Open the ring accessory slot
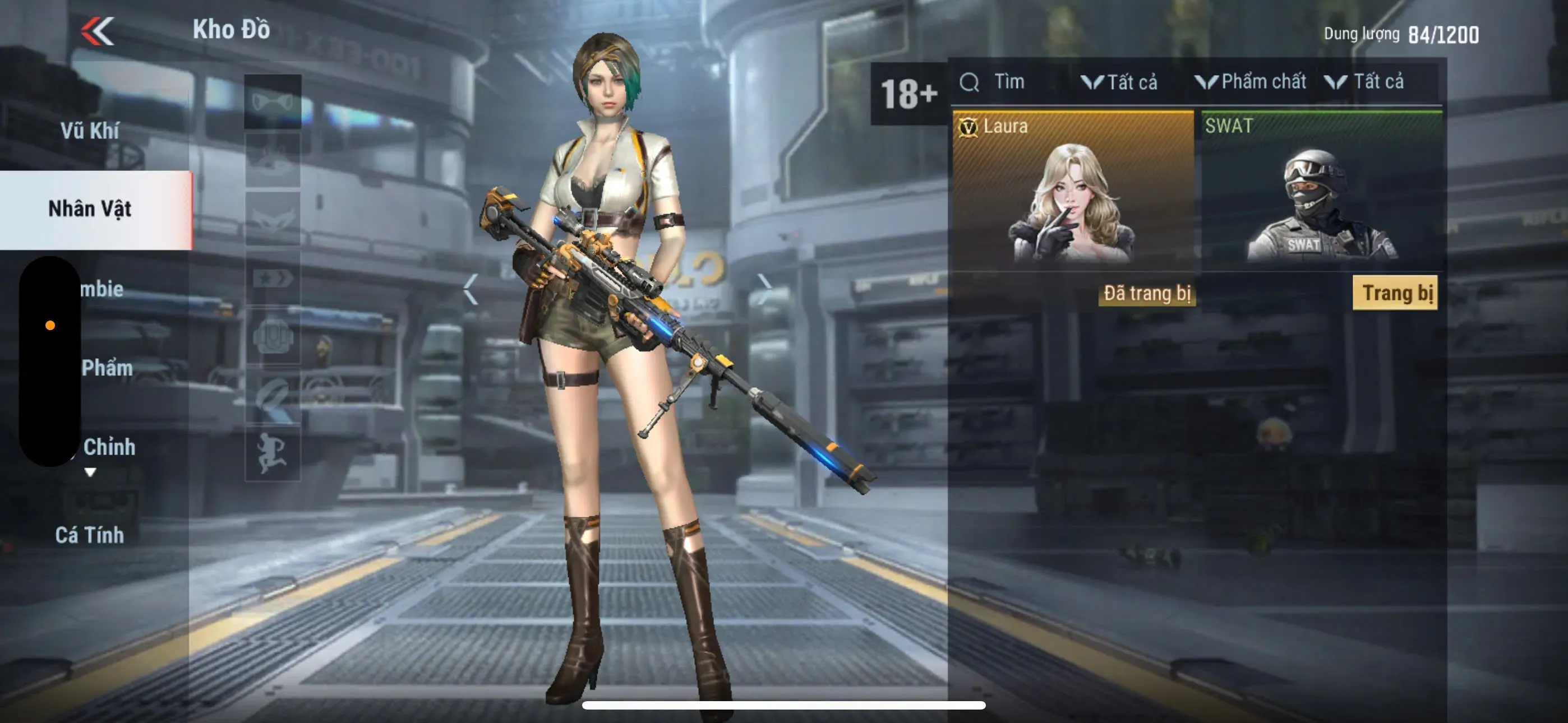The height and width of the screenshot is (723, 1568). tap(272, 396)
